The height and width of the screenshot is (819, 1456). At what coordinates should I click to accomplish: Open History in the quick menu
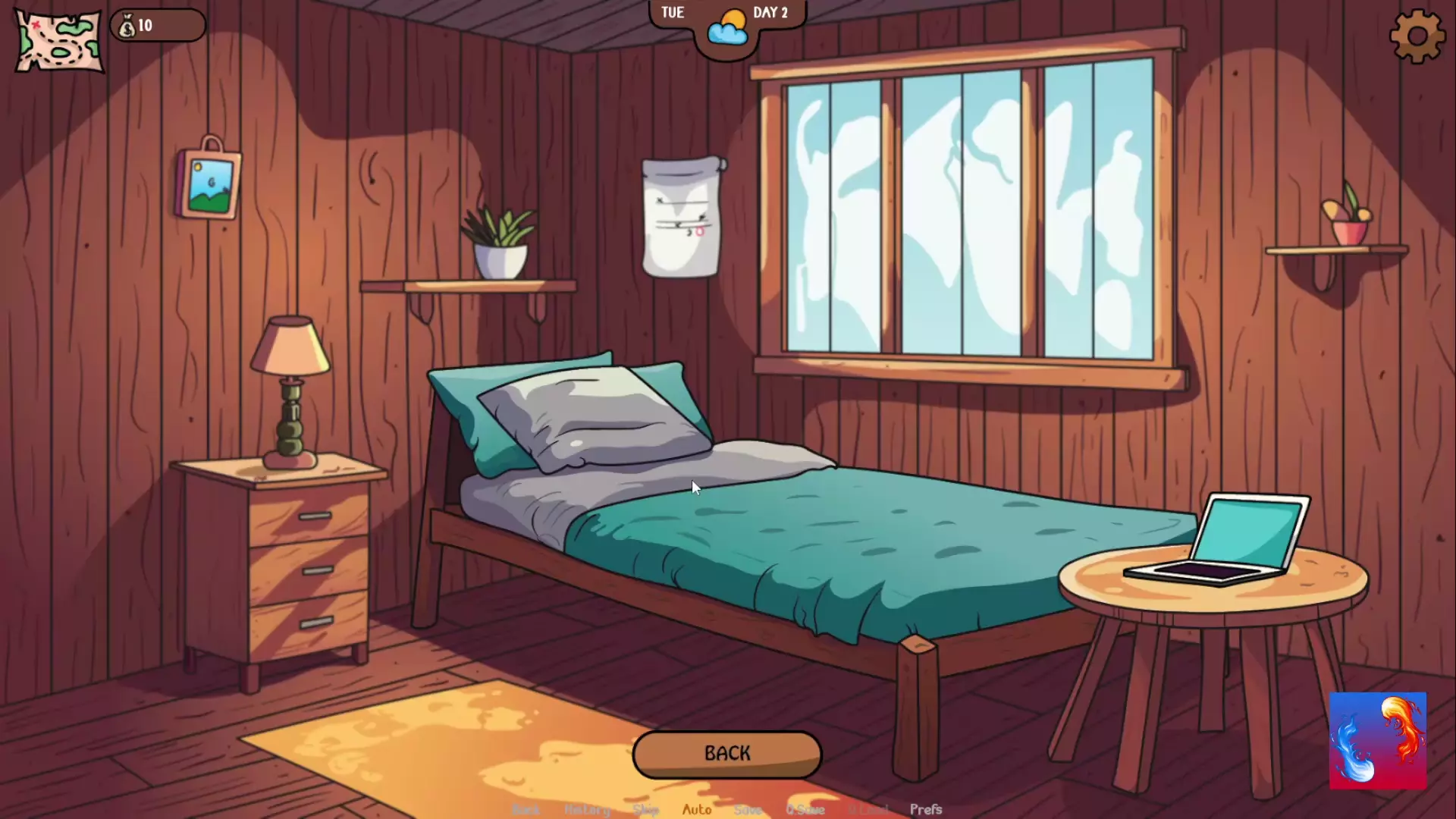(x=587, y=810)
